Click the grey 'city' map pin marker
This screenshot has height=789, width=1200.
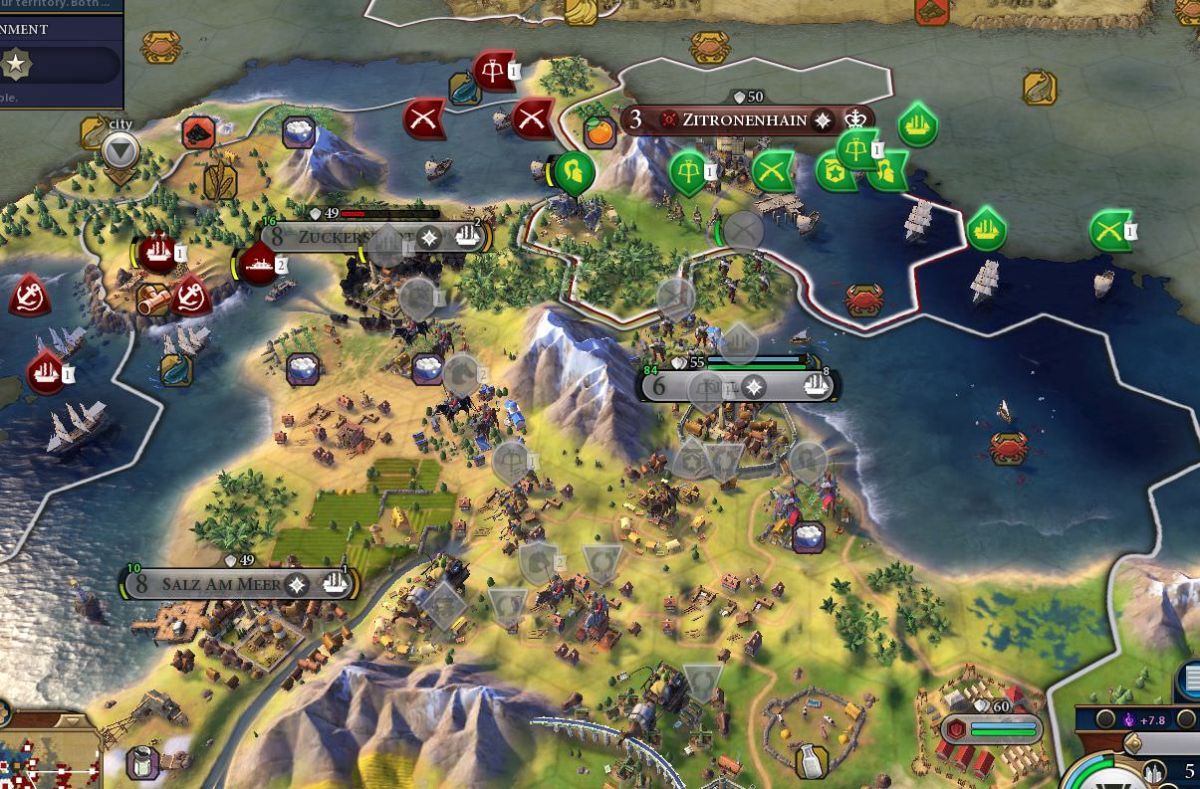(x=121, y=152)
